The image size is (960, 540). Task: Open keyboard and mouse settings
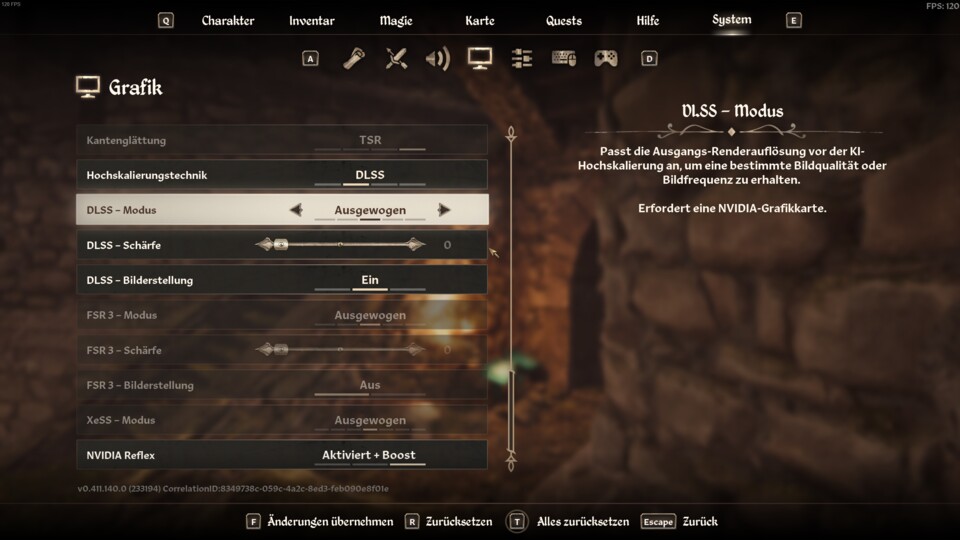pos(564,59)
